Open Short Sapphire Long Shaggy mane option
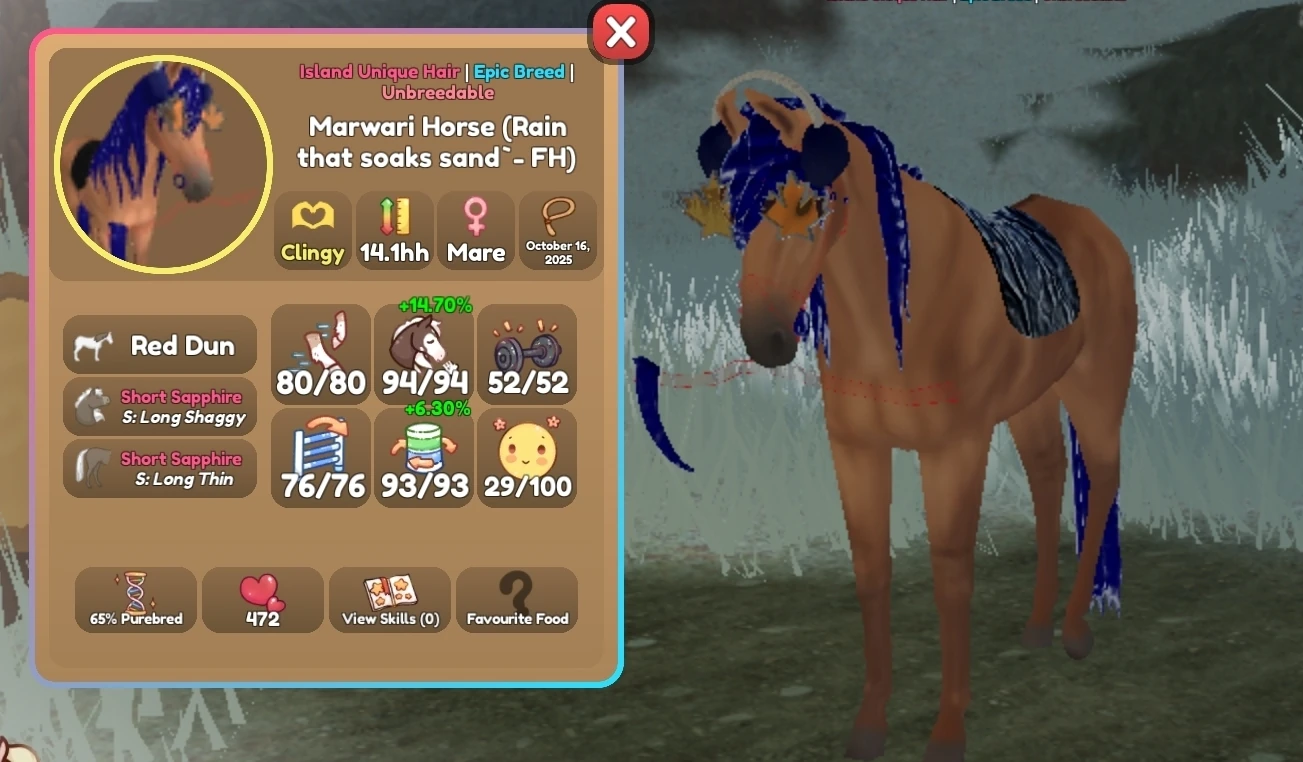The width and height of the screenshot is (1303, 762). pos(159,406)
